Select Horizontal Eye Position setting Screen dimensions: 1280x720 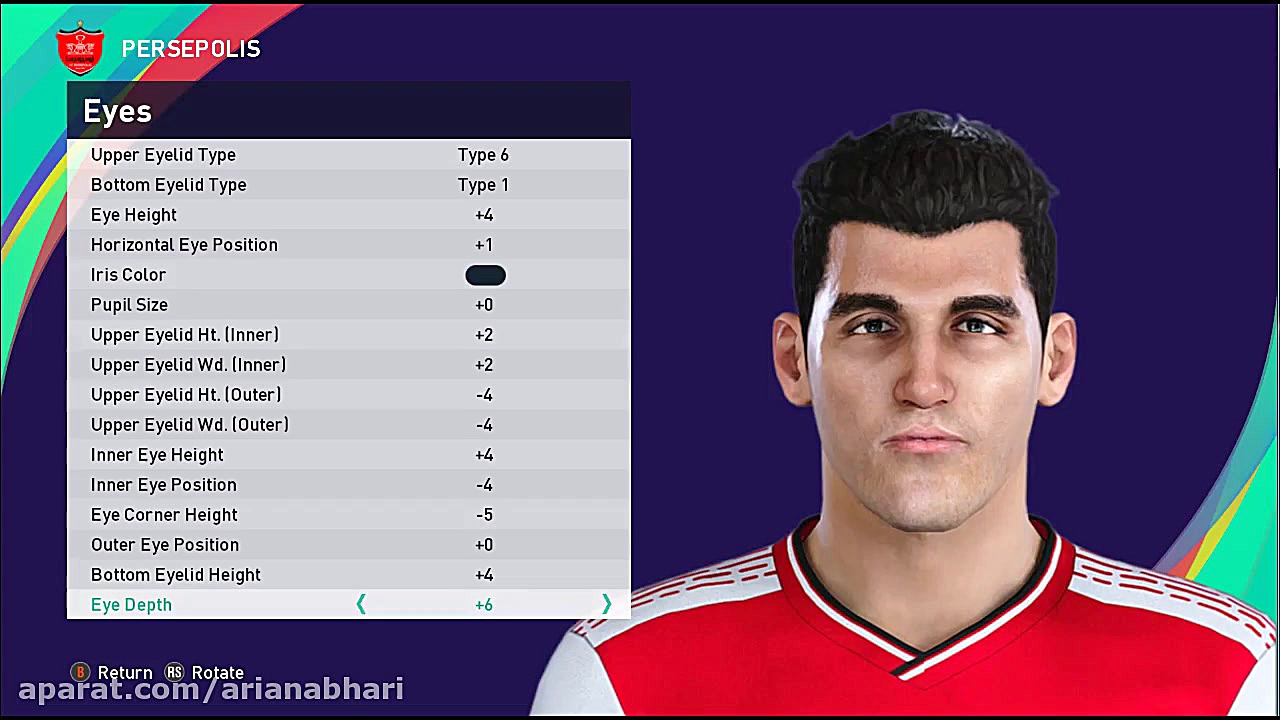[x=300, y=245]
